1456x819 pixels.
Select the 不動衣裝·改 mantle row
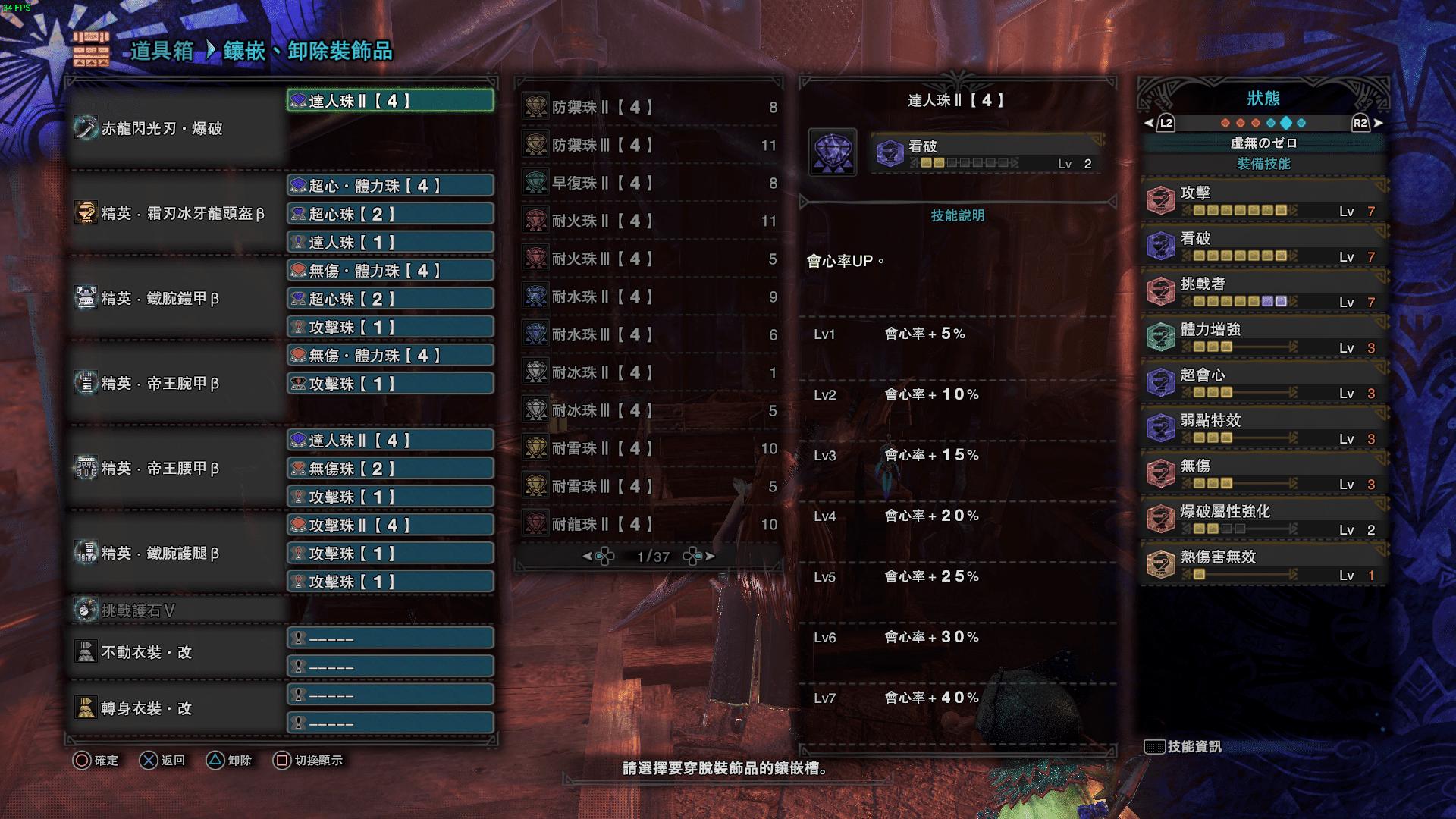(178, 652)
